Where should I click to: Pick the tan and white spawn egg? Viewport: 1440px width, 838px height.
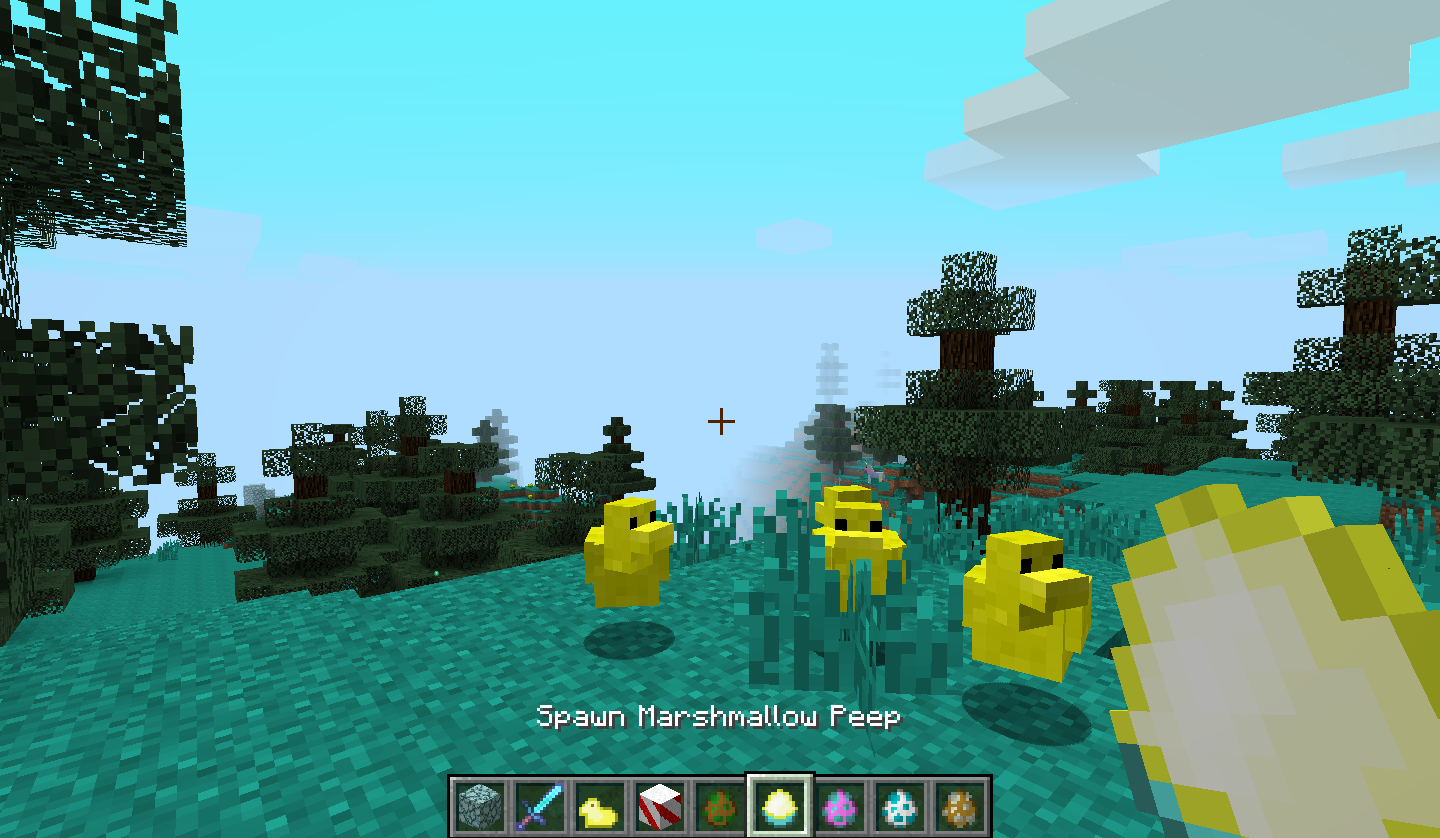pos(960,805)
